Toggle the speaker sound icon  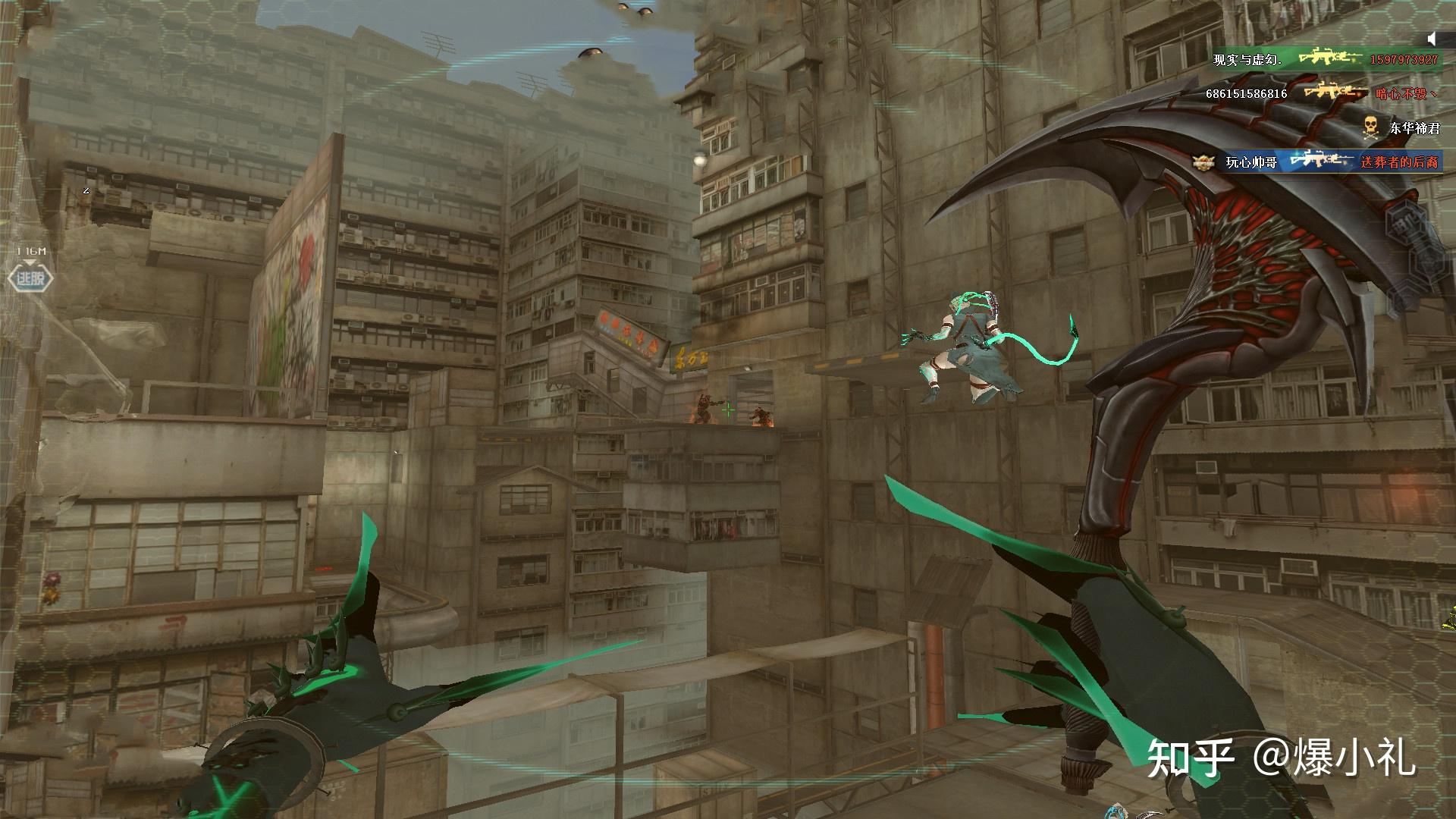pyautogui.click(x=1432, y=38)
